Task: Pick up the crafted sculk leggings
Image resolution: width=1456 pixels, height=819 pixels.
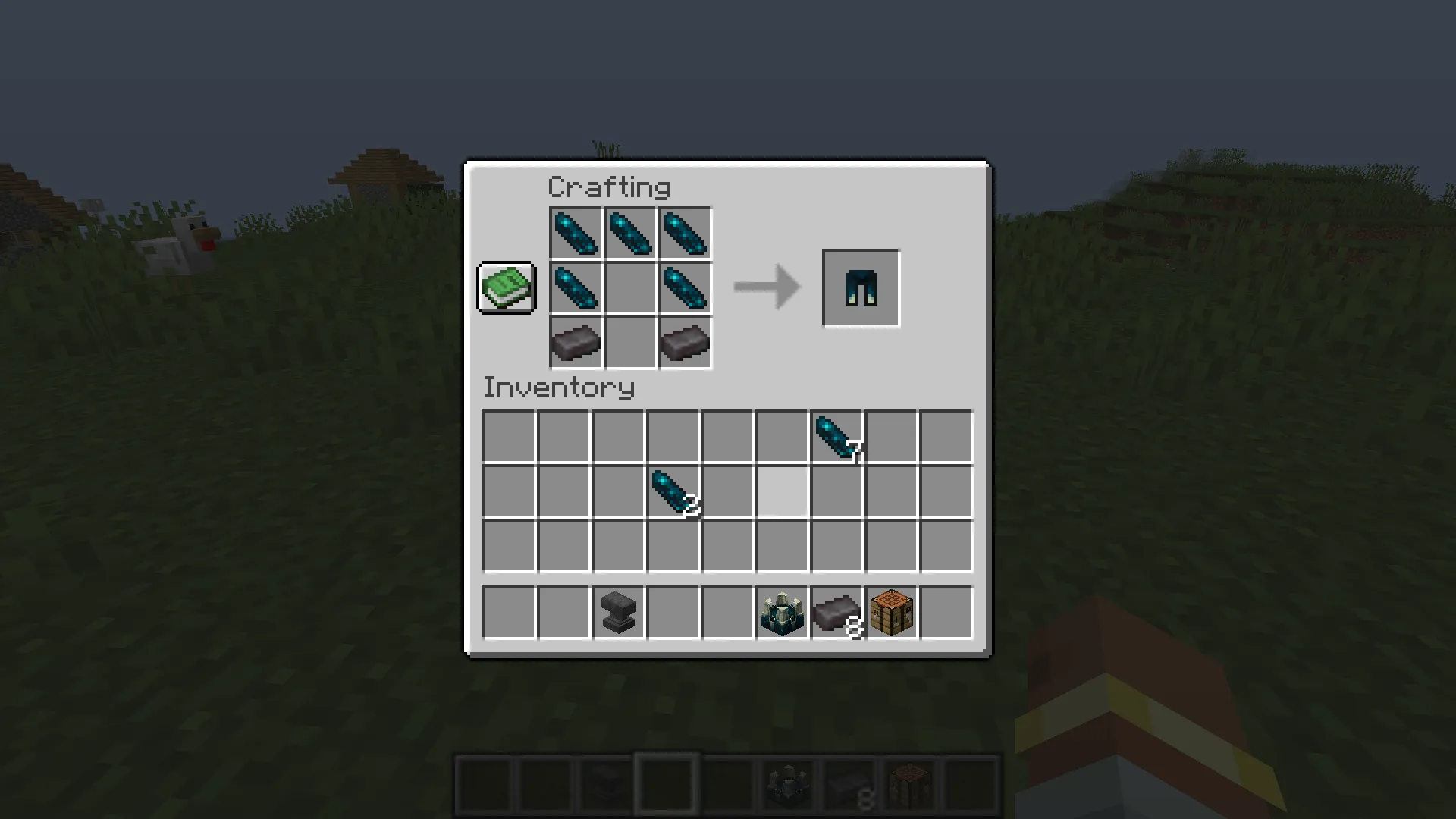Action: [860, 288]
